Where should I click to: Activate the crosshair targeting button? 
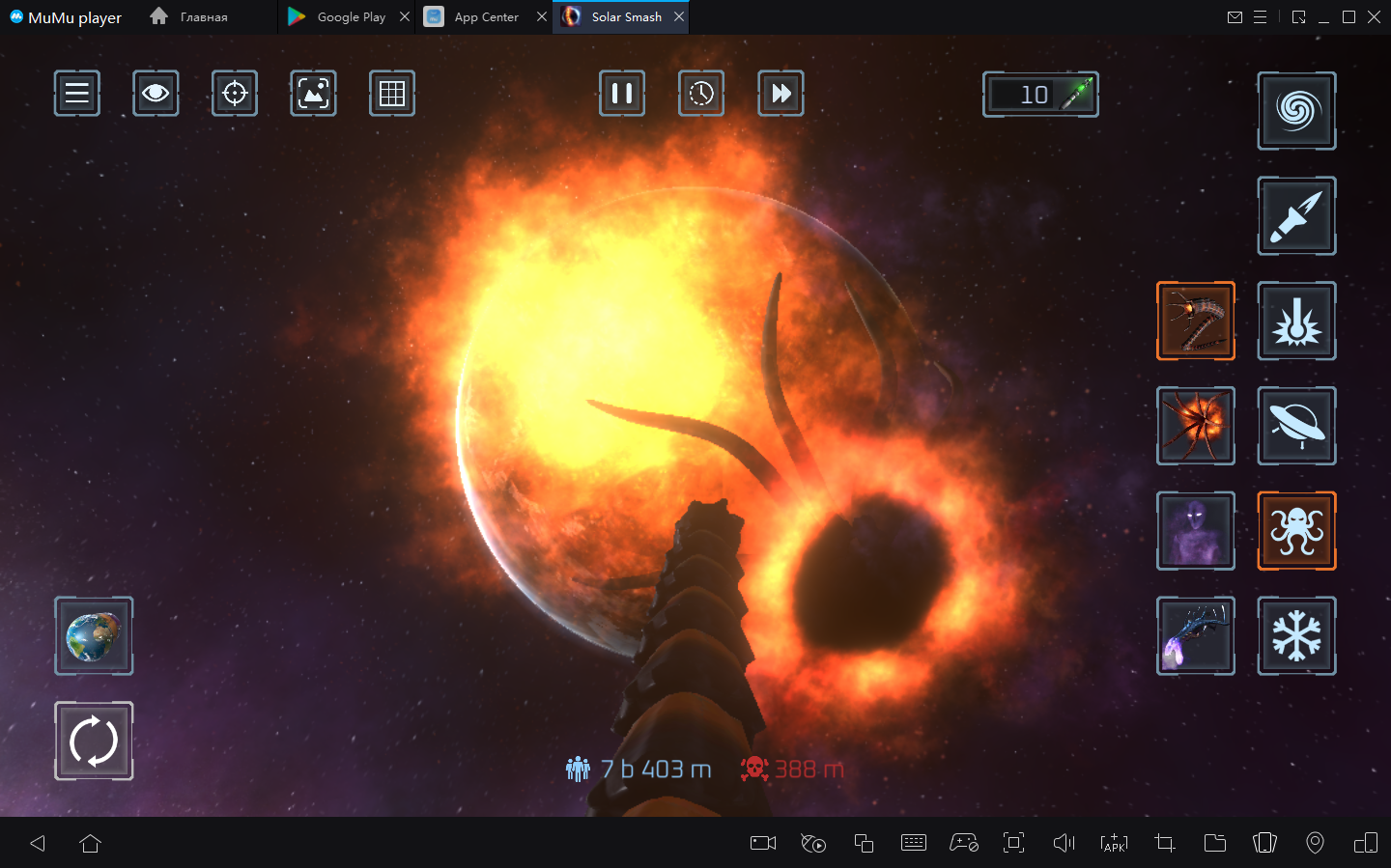tap(235, 94)
